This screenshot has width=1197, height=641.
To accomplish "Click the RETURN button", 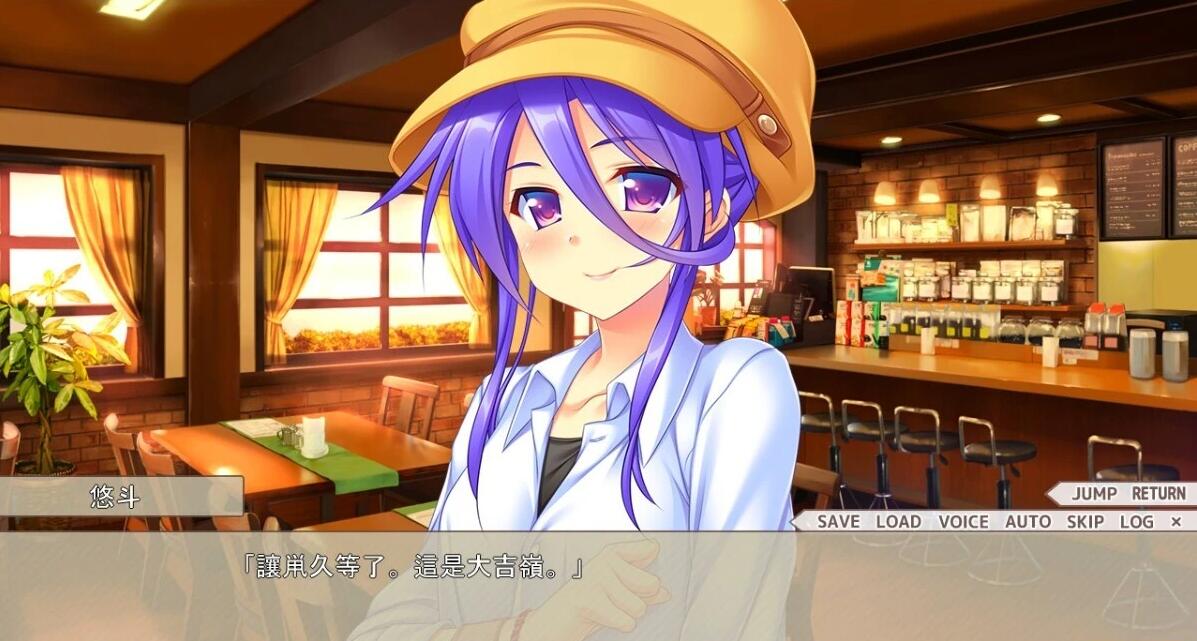I will pos(1158,493).
